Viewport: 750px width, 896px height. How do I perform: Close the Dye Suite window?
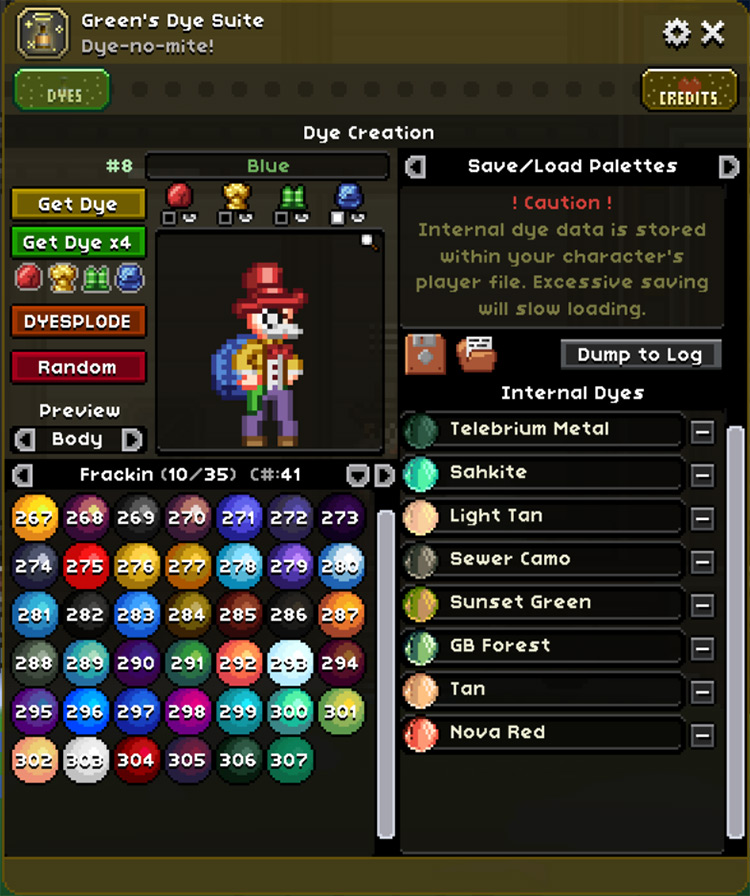point(713,33)
